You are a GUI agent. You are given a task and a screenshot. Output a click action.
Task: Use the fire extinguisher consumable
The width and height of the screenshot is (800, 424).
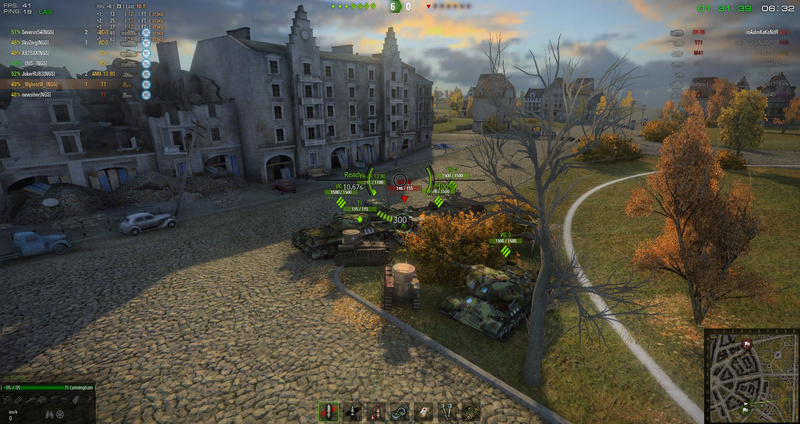[x=376, y=411]
